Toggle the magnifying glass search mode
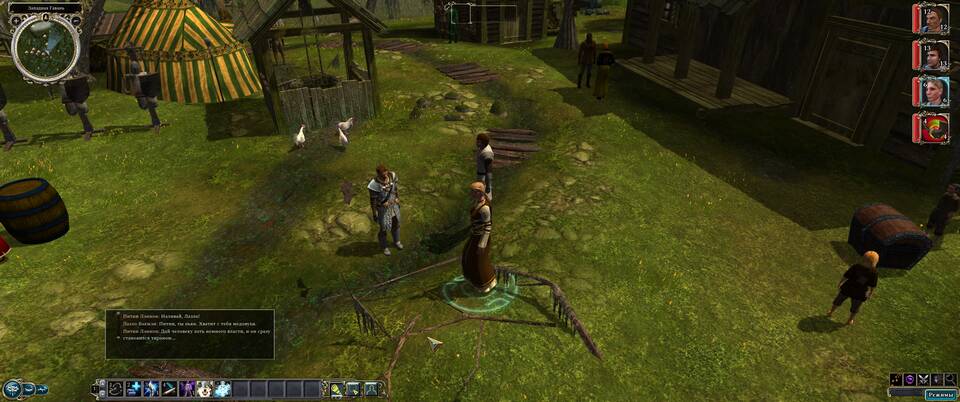Viewport: 960px width, 402px height. [x=951, y=379]
